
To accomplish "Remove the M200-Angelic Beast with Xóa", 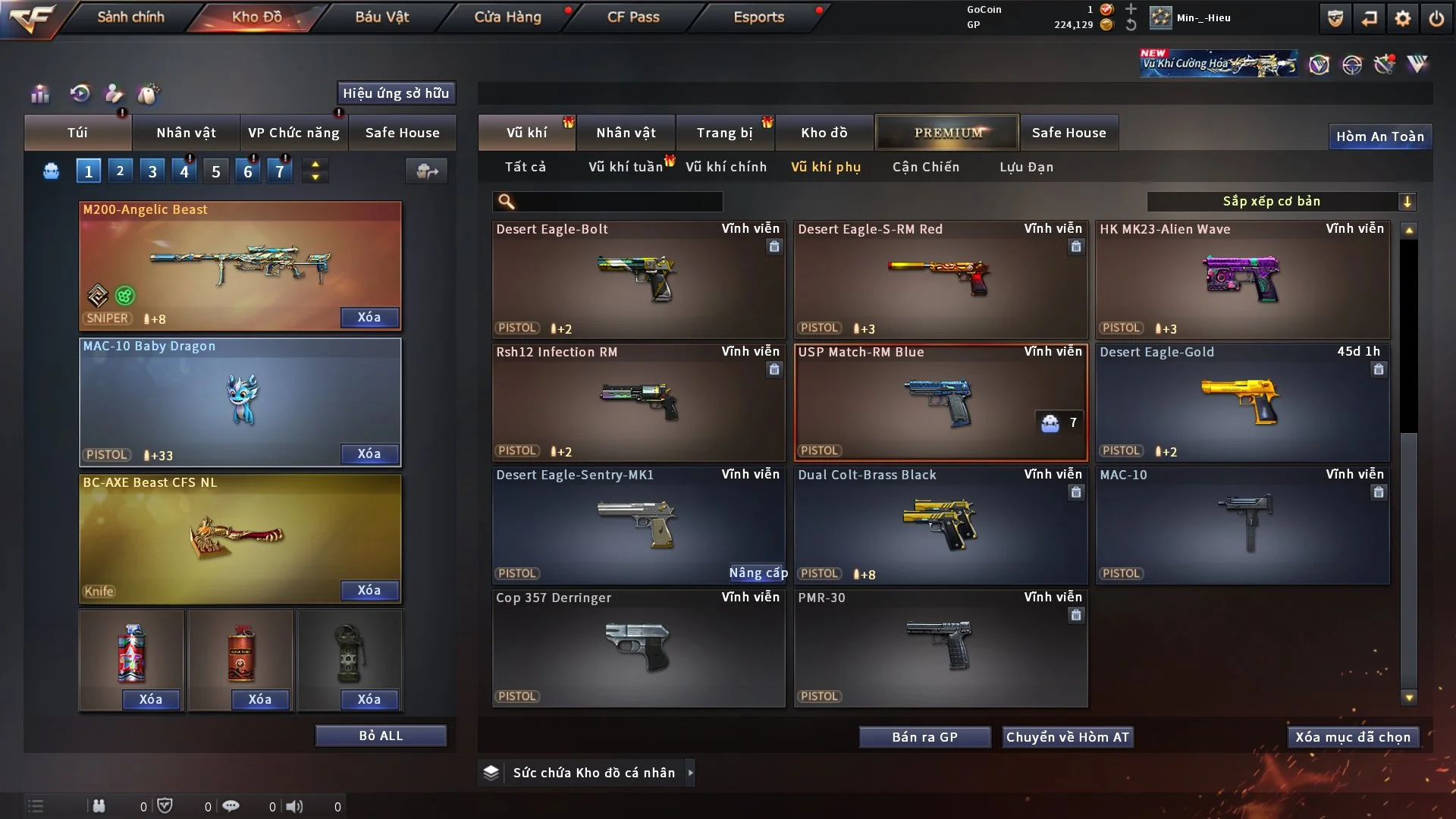I will point(369,317).
